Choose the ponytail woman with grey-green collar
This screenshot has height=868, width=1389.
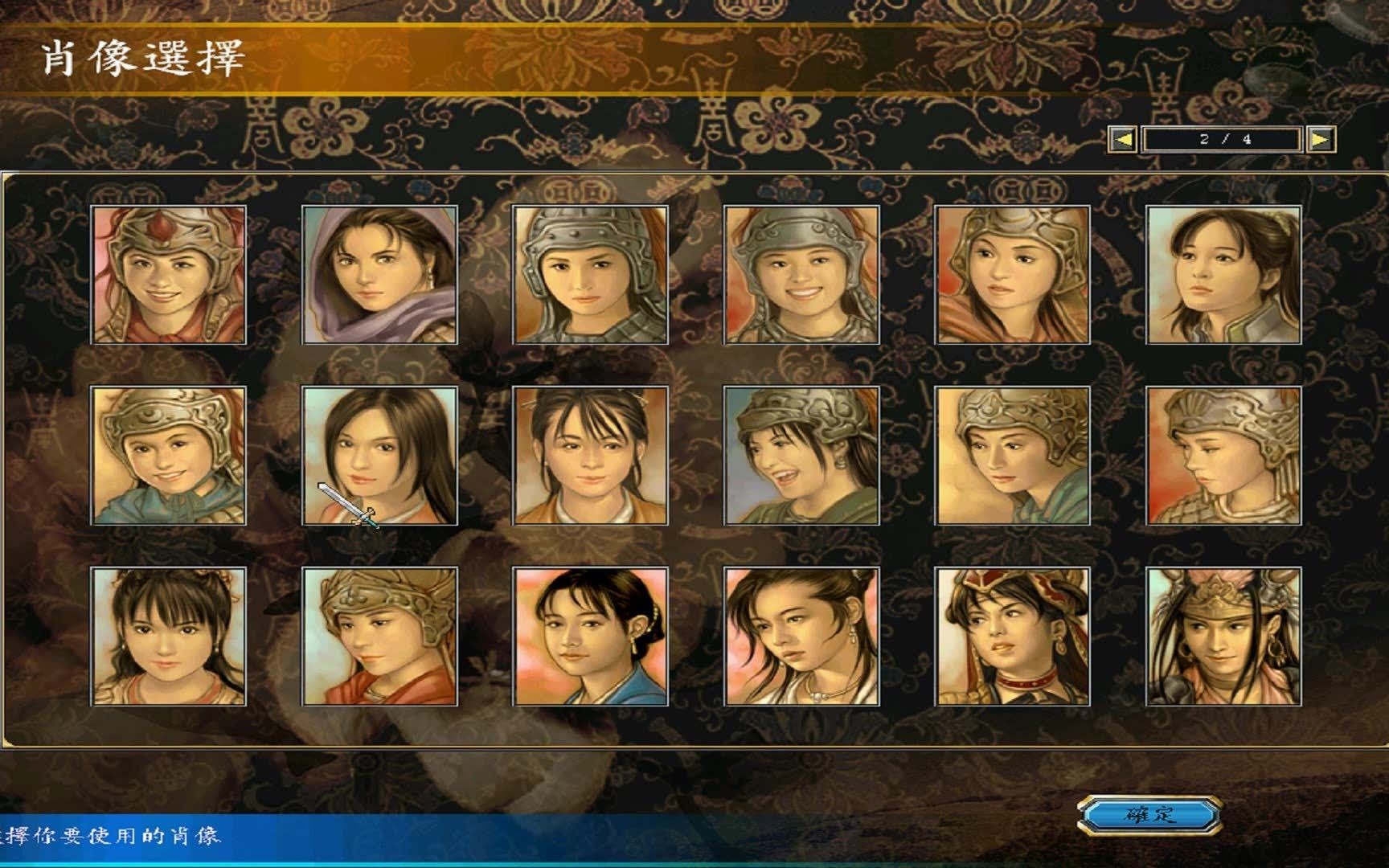pos(1223,275)
